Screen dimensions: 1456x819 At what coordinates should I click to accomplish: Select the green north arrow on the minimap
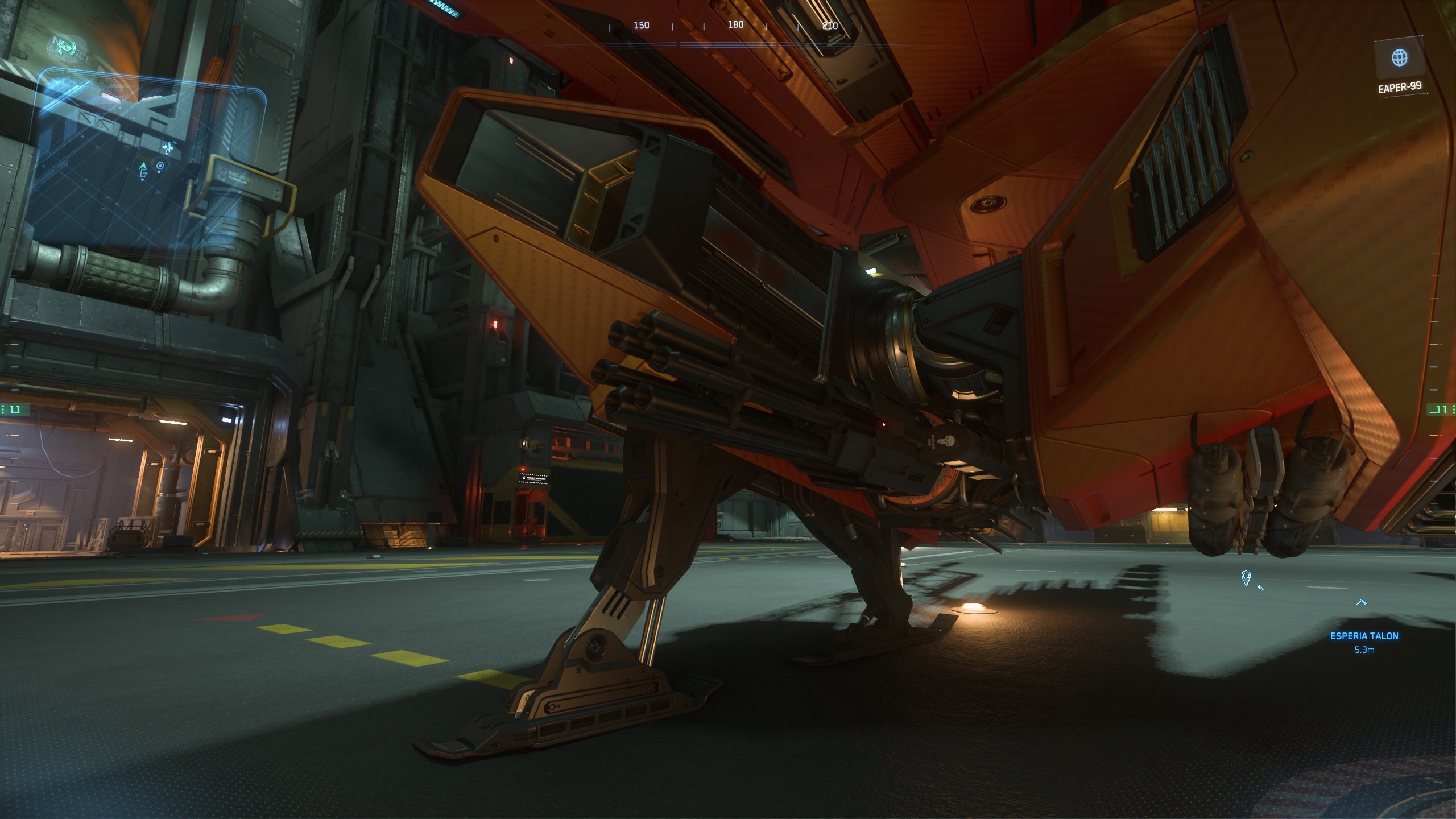[x=143, y=167]
